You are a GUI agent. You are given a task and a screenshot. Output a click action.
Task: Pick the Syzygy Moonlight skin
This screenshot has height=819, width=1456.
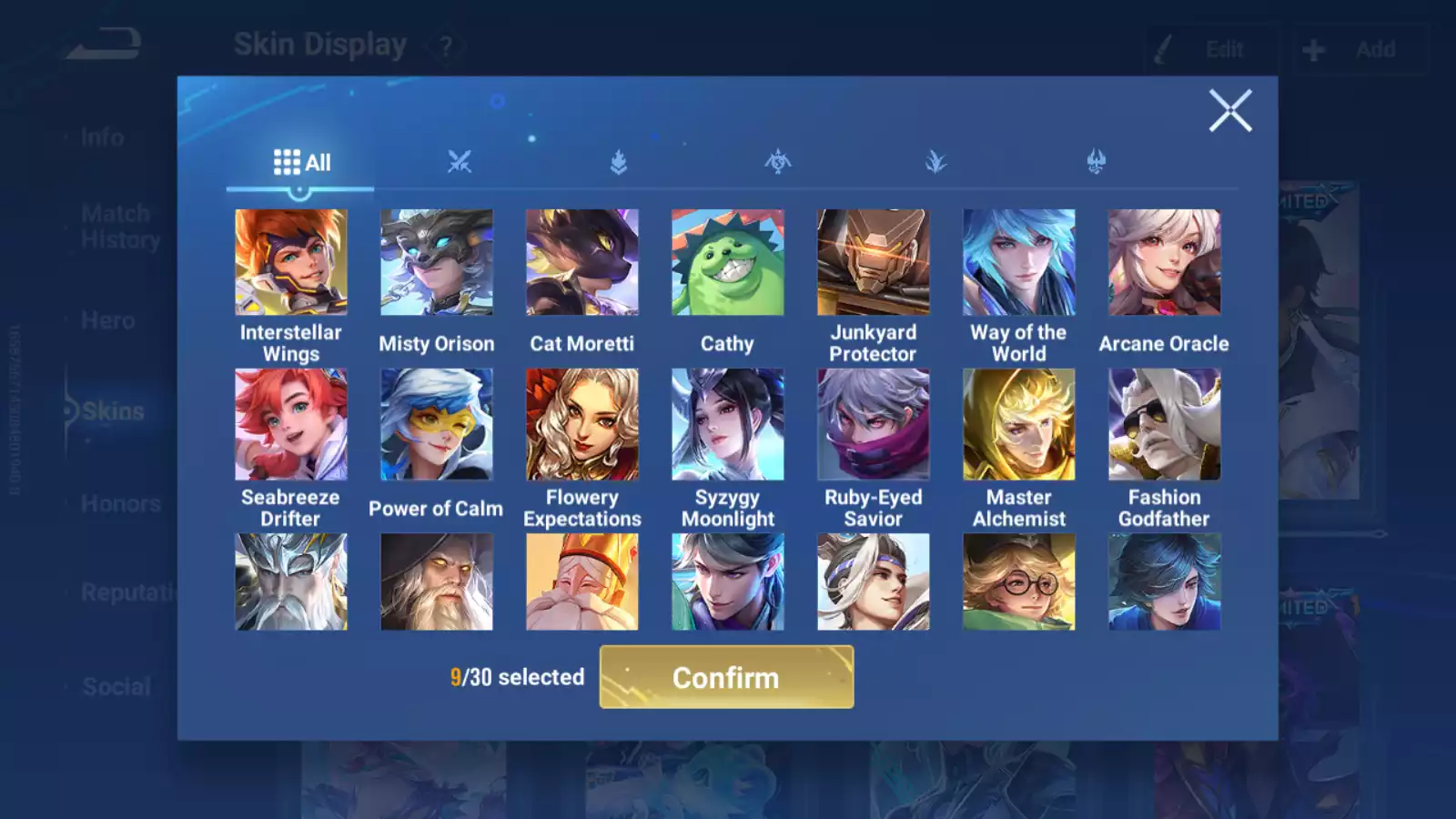tap(728, 424)
